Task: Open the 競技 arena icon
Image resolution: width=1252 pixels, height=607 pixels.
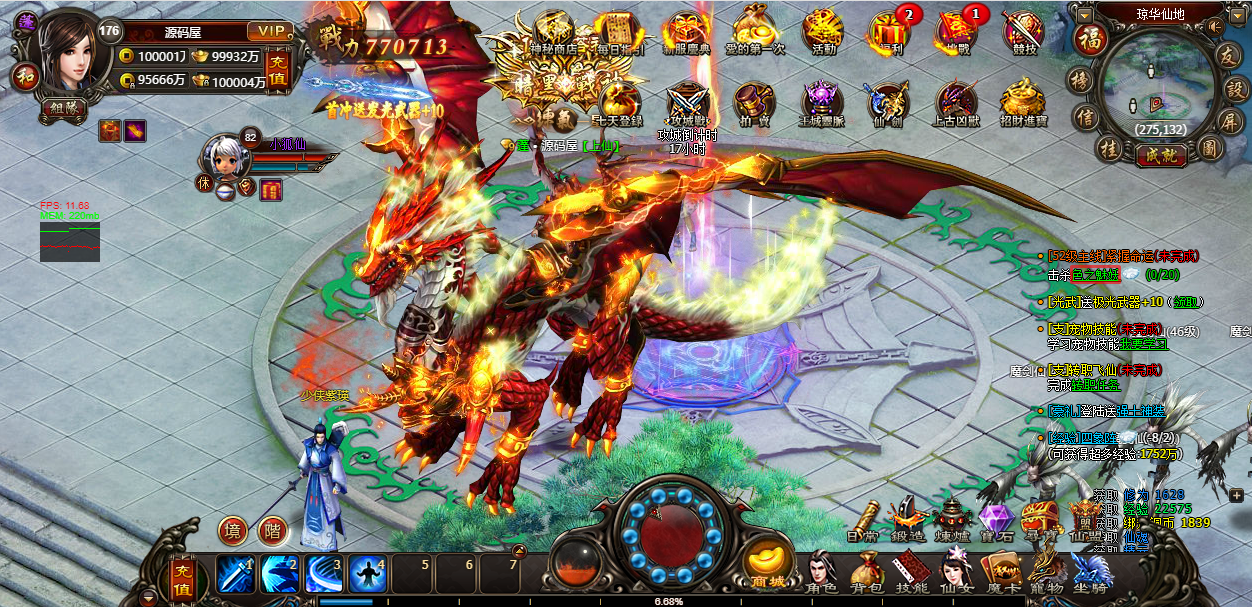Action: (1021, 31)
